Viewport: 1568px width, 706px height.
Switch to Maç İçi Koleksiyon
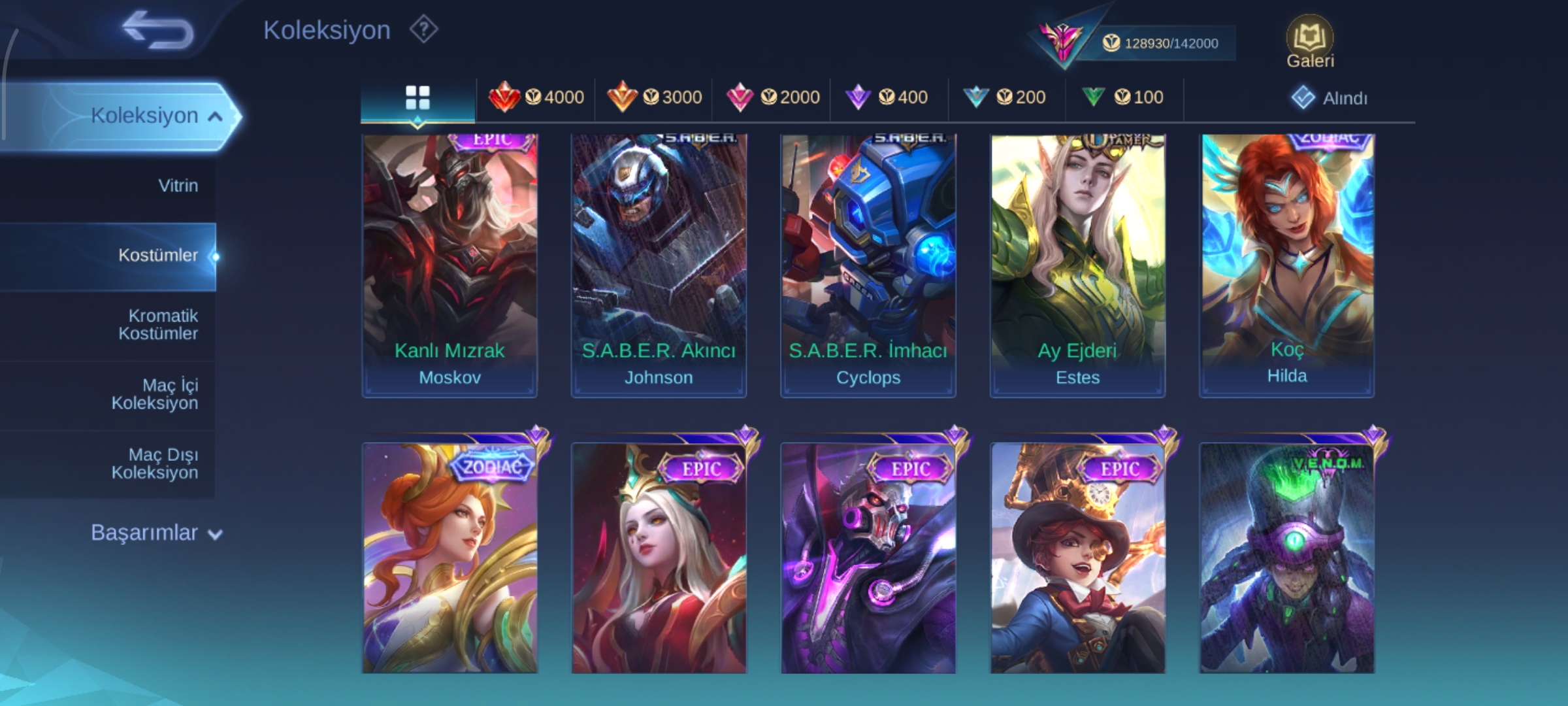[x=155, y=394]
